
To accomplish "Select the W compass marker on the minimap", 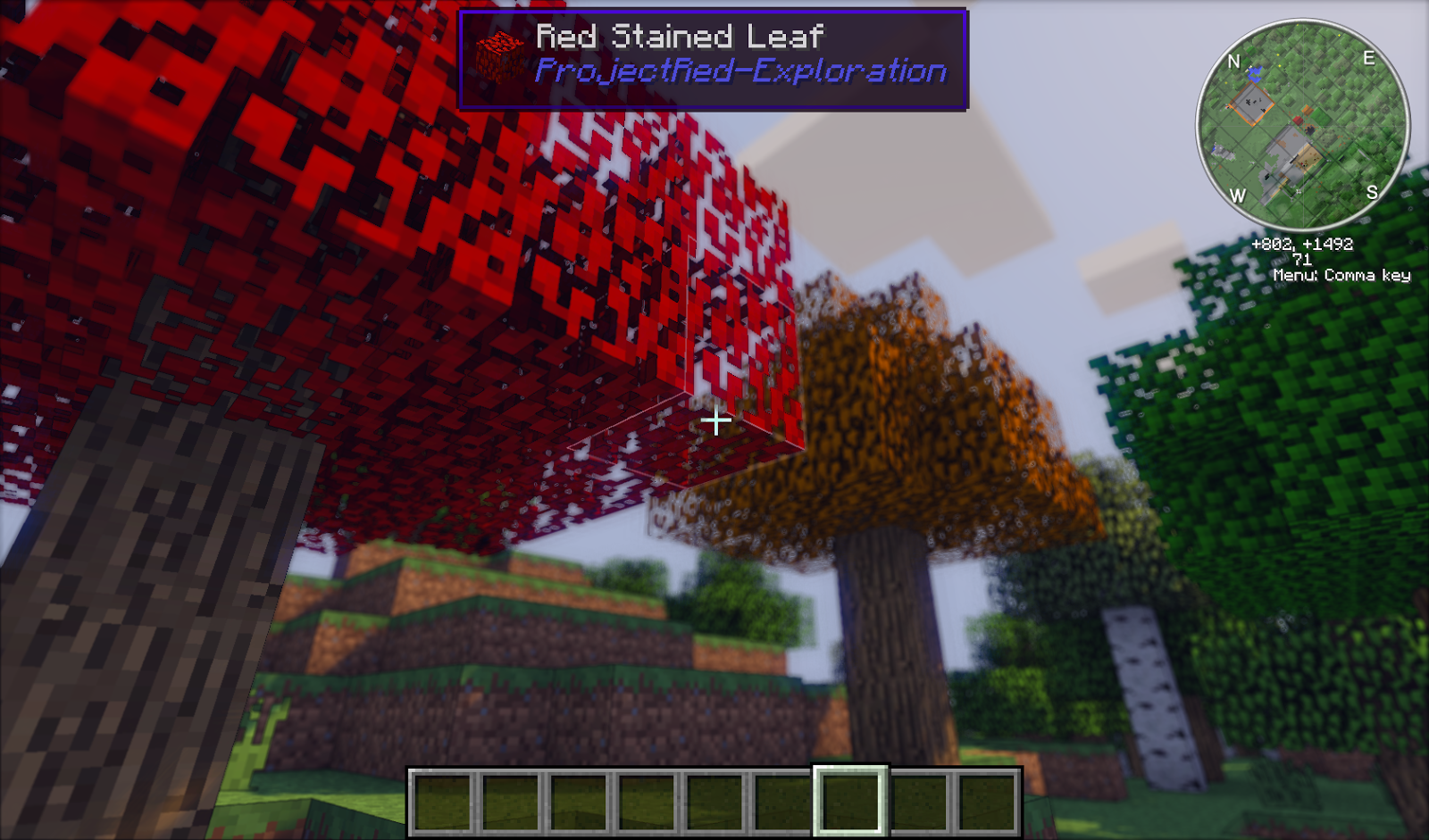I will (x=1238, y=194).
